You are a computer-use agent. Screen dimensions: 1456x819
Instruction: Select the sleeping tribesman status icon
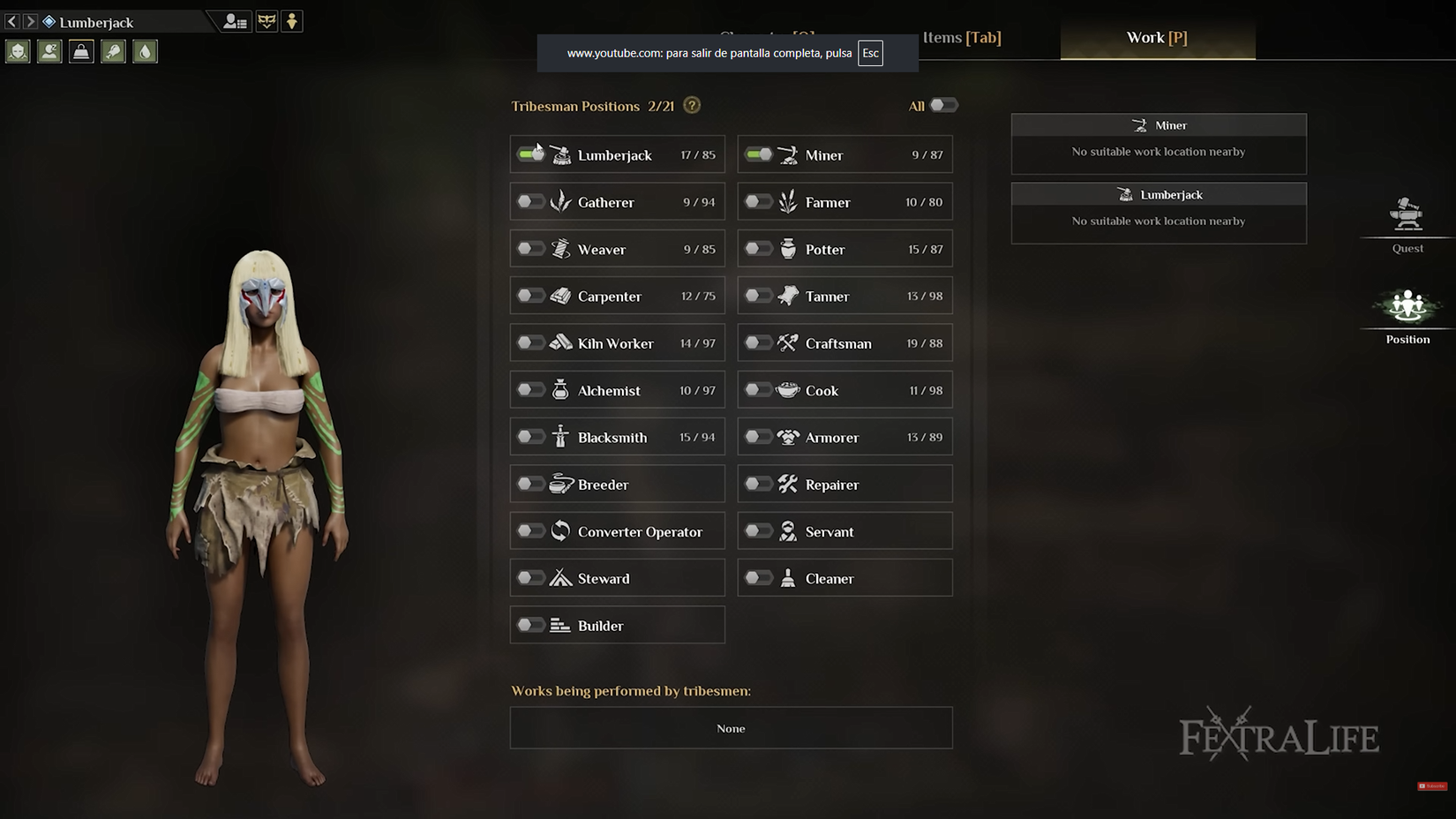tap(49, 50)
